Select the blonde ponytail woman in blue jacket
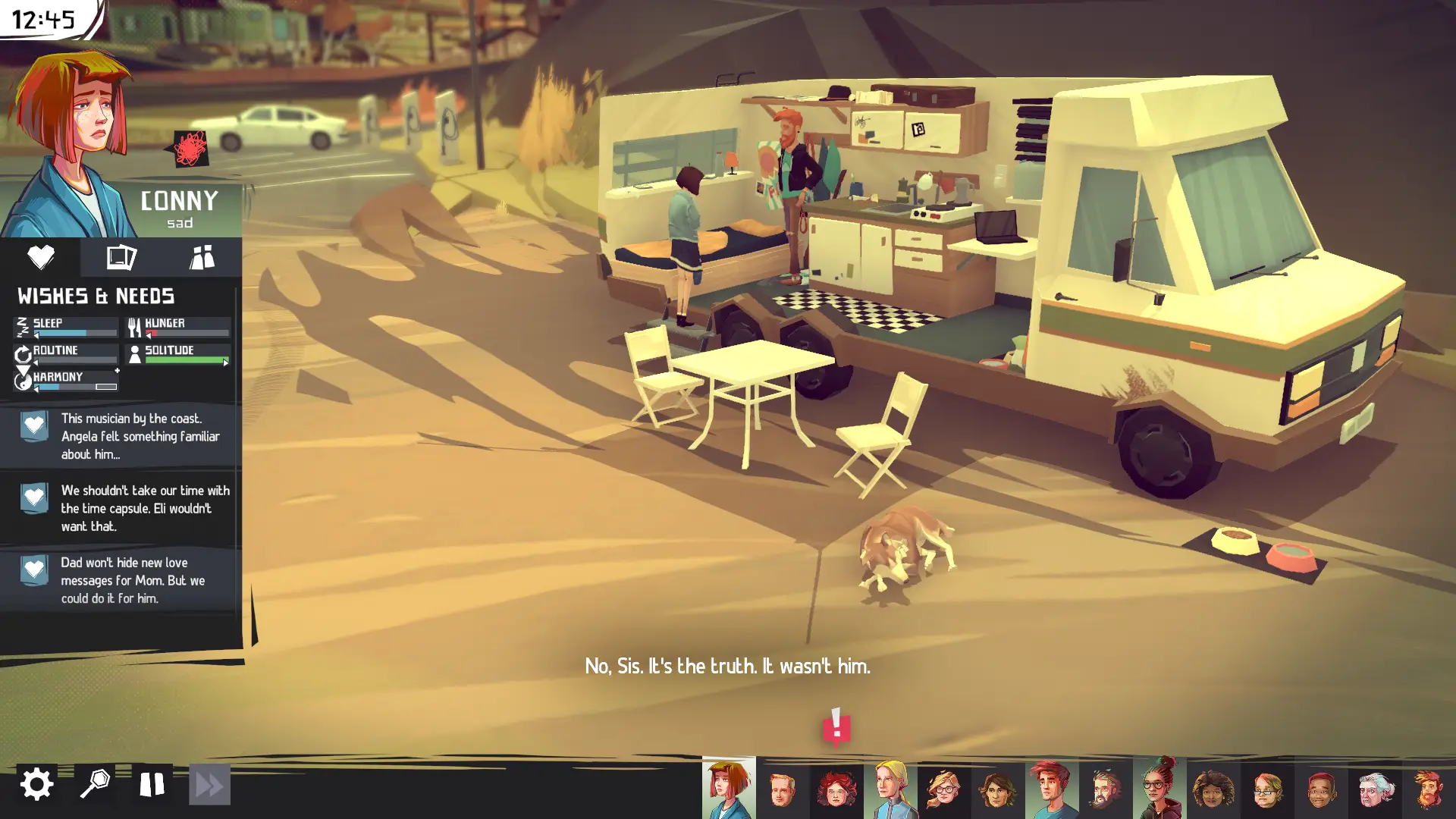The image size is (1456, 819). click(x=890, y=789)
